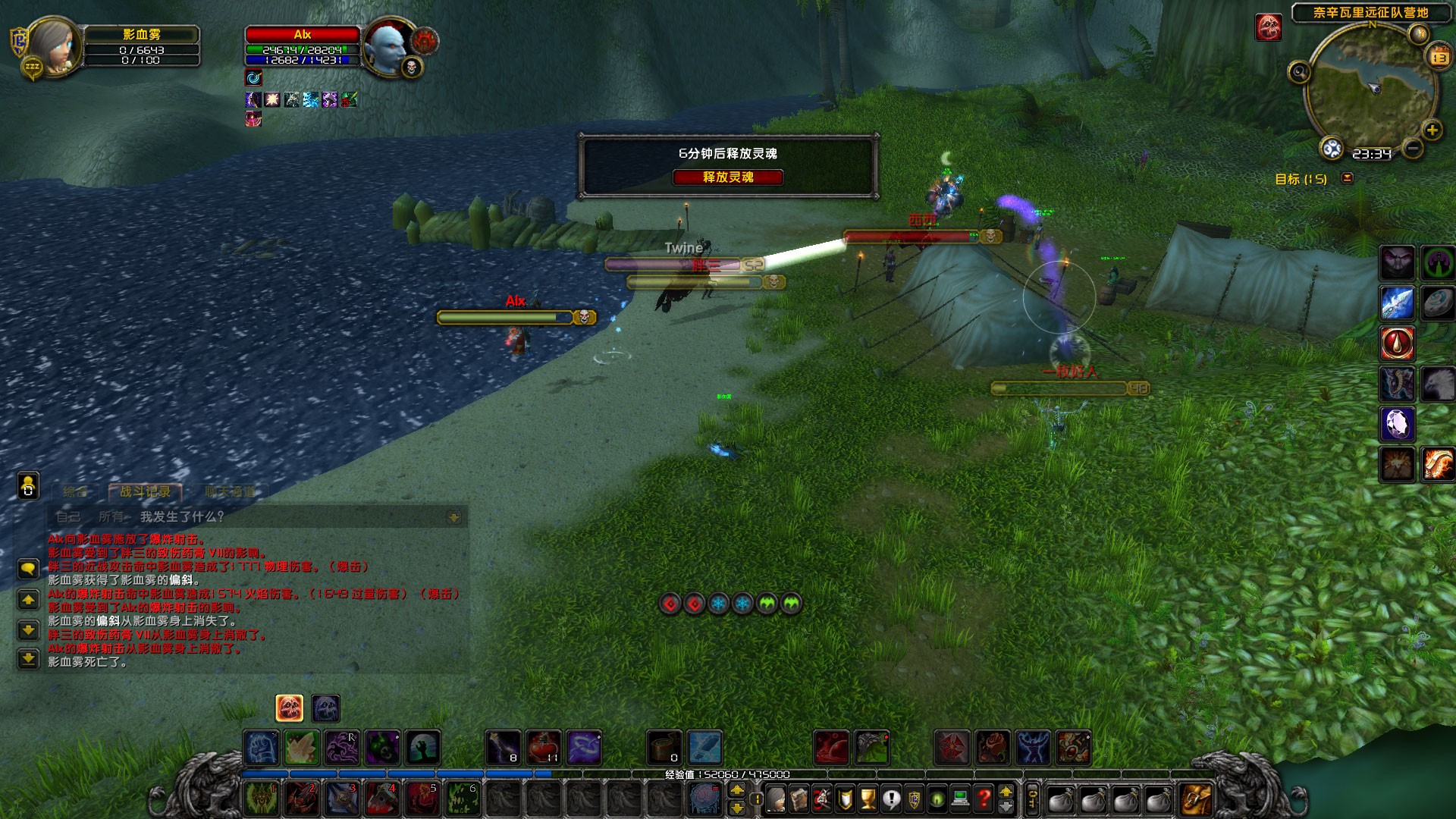This screenshot has height=819, width=1456.
Task: Open the help red question mark icon
Action: pos(983,799)
